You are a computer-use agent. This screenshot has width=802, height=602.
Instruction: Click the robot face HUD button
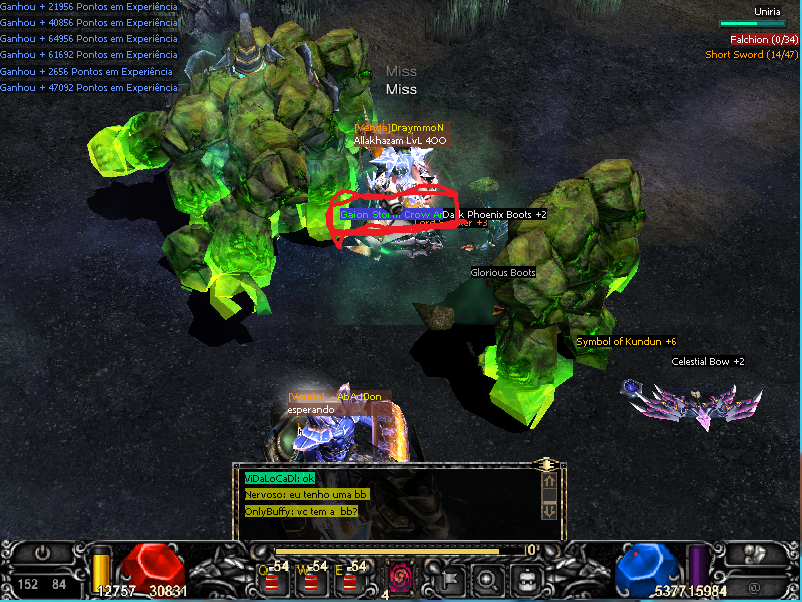click(525, 577)
